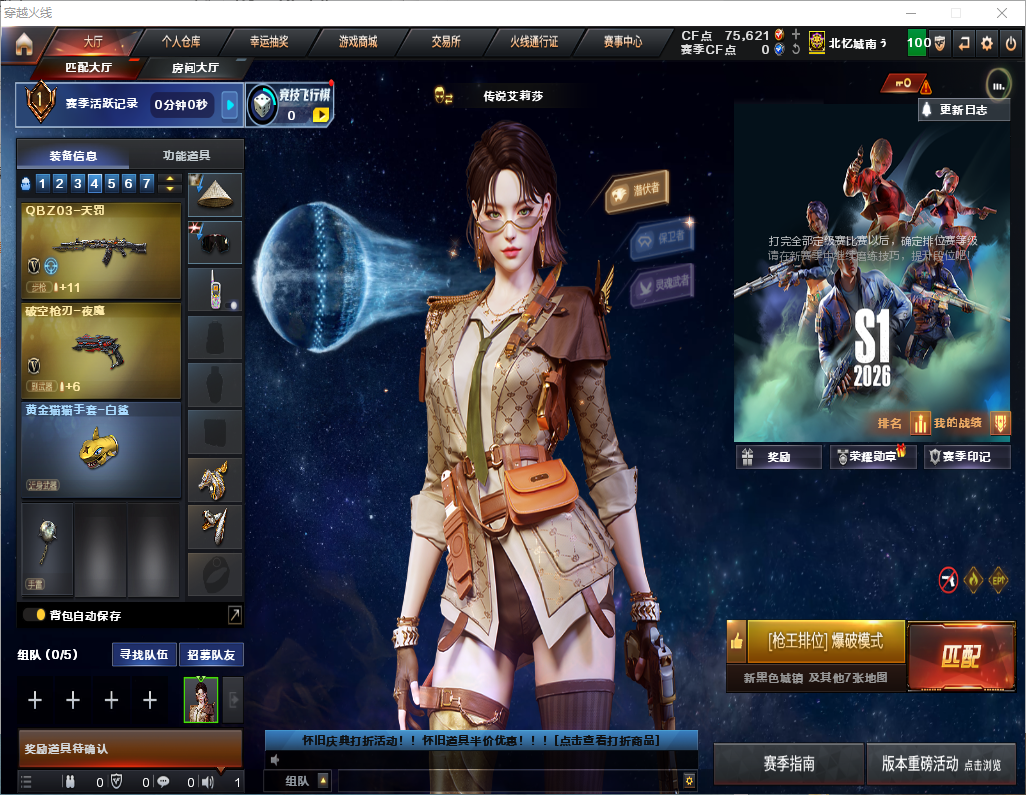Viewport: 1026px width, 795px height.
Task: Close the game window
Action: tap(1001, 13)
